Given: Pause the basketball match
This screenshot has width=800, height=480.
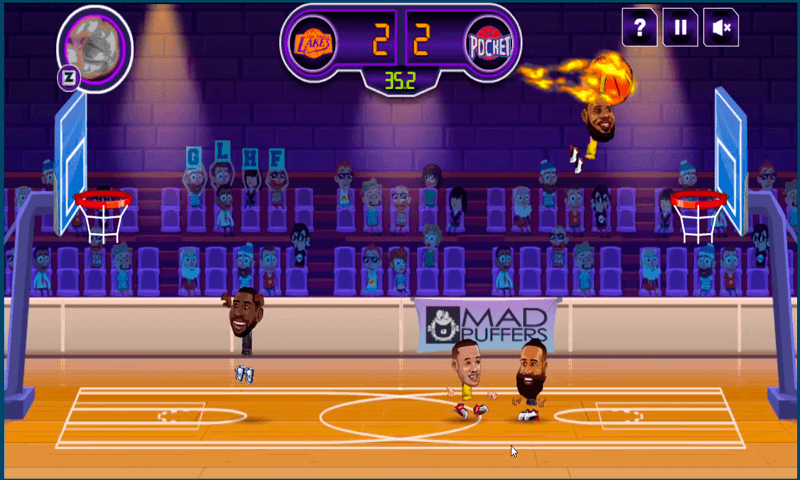Looking at the screenshot, I should point(680,28).
